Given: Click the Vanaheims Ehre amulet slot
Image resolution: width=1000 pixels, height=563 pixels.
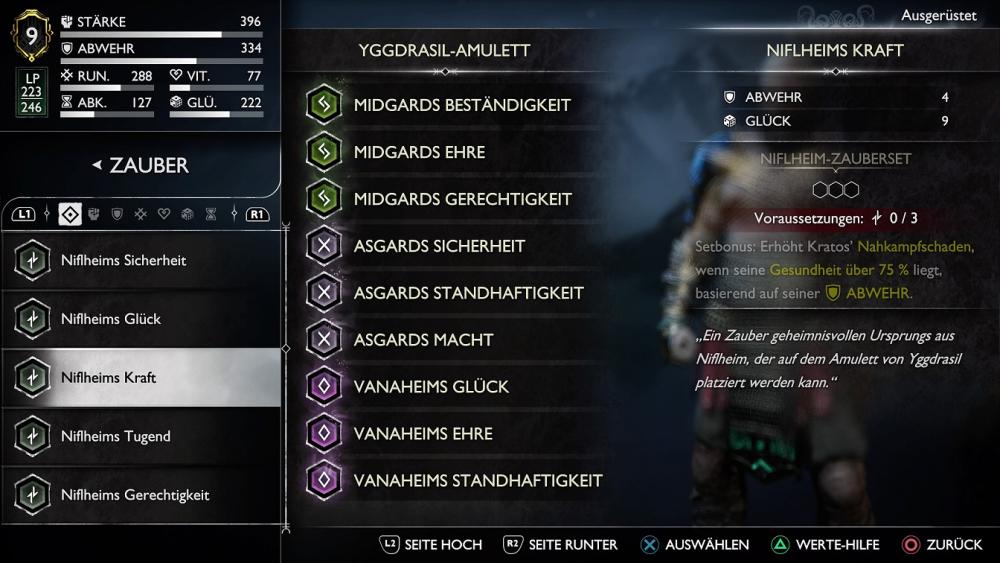Looking at the screenshot, I should [x=422, y=434].
